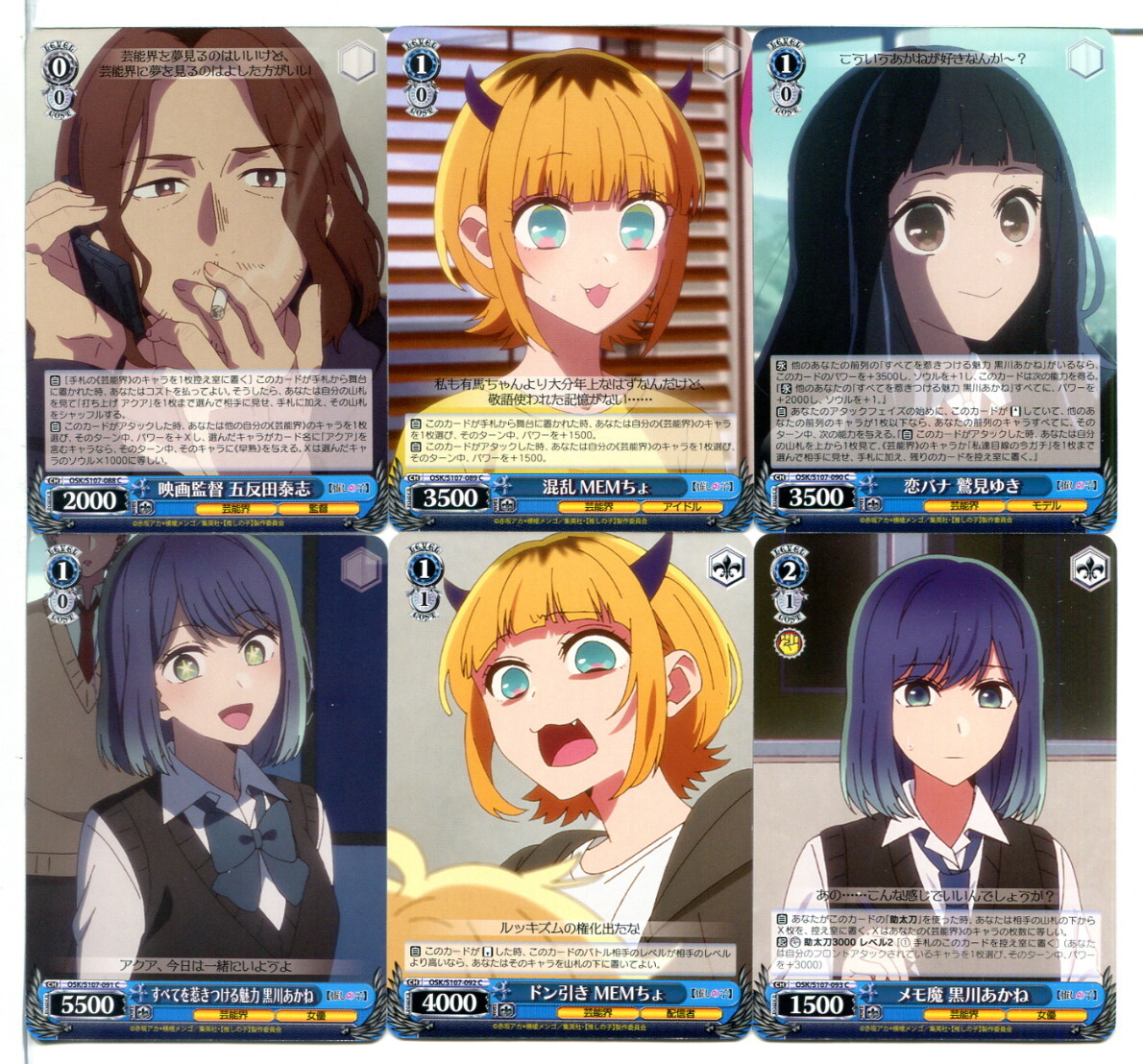Select the 5500 power 黒川あかね card
1143x1064 pixels.
point(206,787)
